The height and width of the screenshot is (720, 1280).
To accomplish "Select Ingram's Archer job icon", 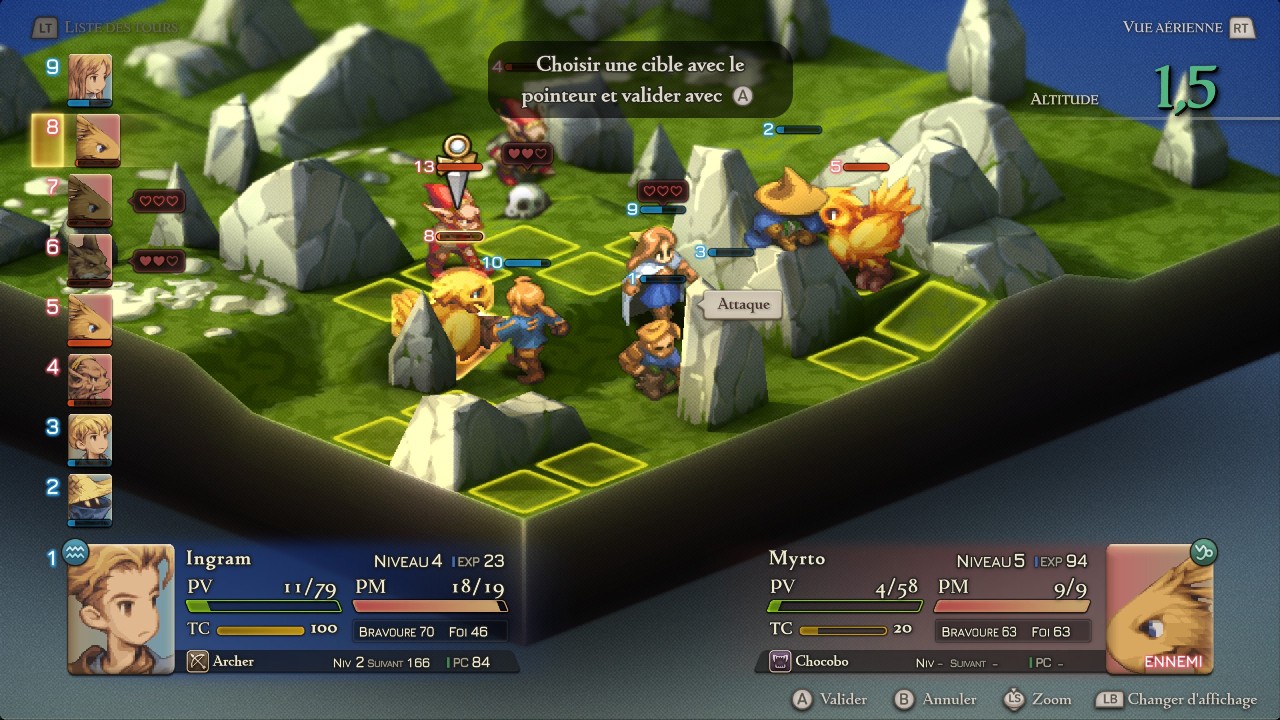I will pyautogui.click(x=197, y=661).
